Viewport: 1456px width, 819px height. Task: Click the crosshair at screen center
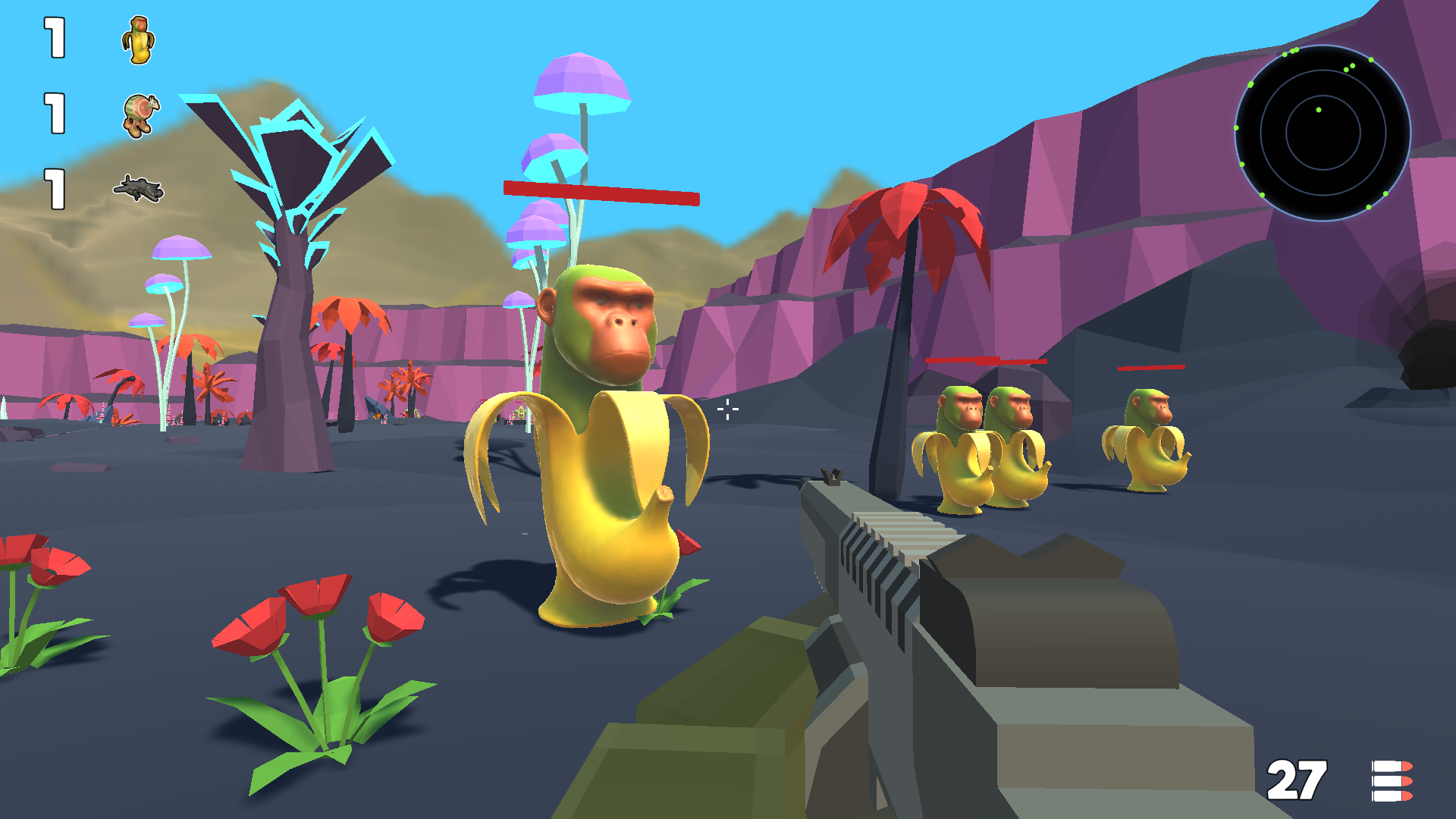(727, 409)
